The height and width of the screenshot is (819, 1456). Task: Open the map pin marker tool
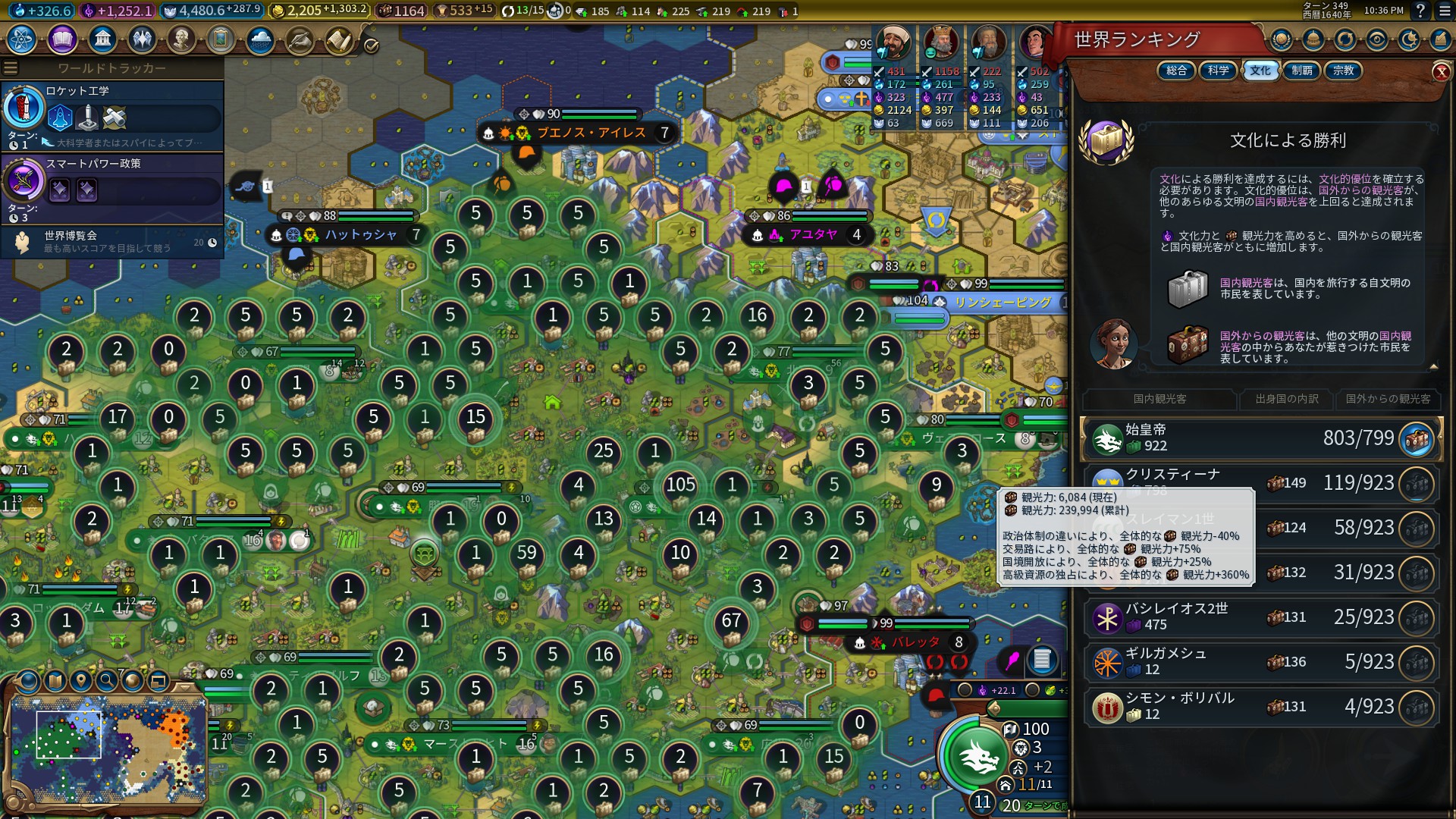pyautogui.click(x=81, y=680)
